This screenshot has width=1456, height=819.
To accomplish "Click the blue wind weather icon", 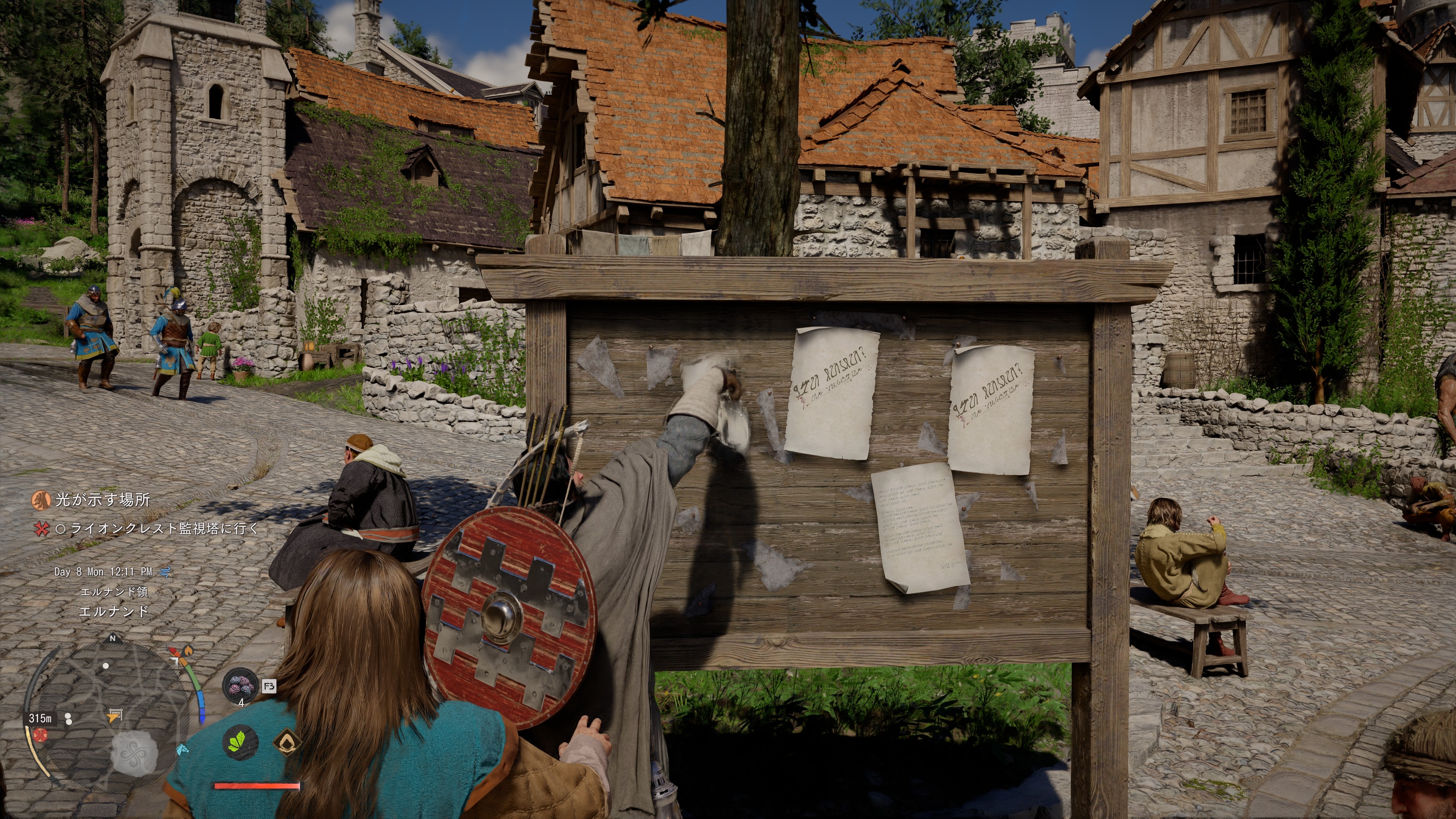I will (x=165, y=572).
